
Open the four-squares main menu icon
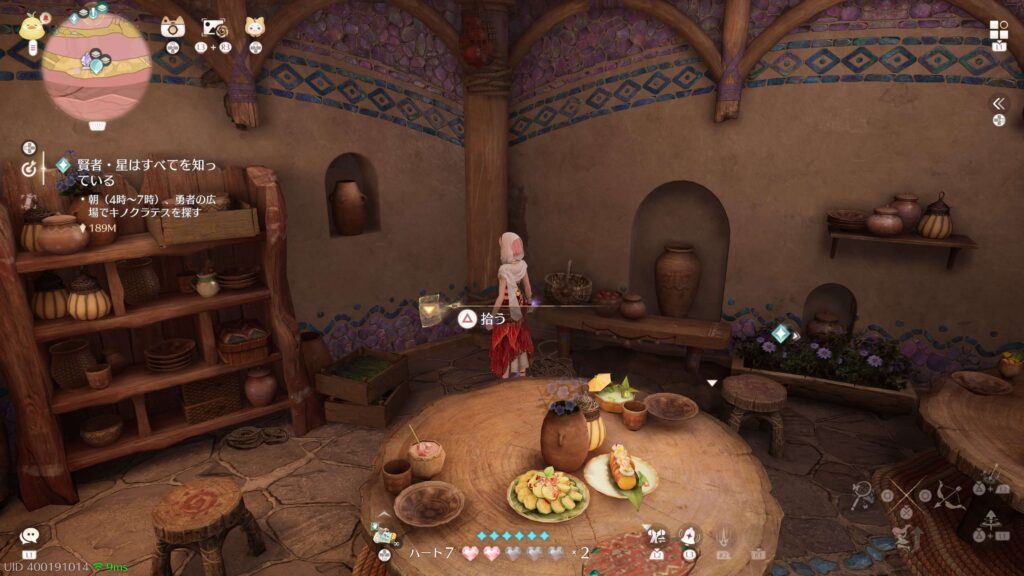pos(999,29)
